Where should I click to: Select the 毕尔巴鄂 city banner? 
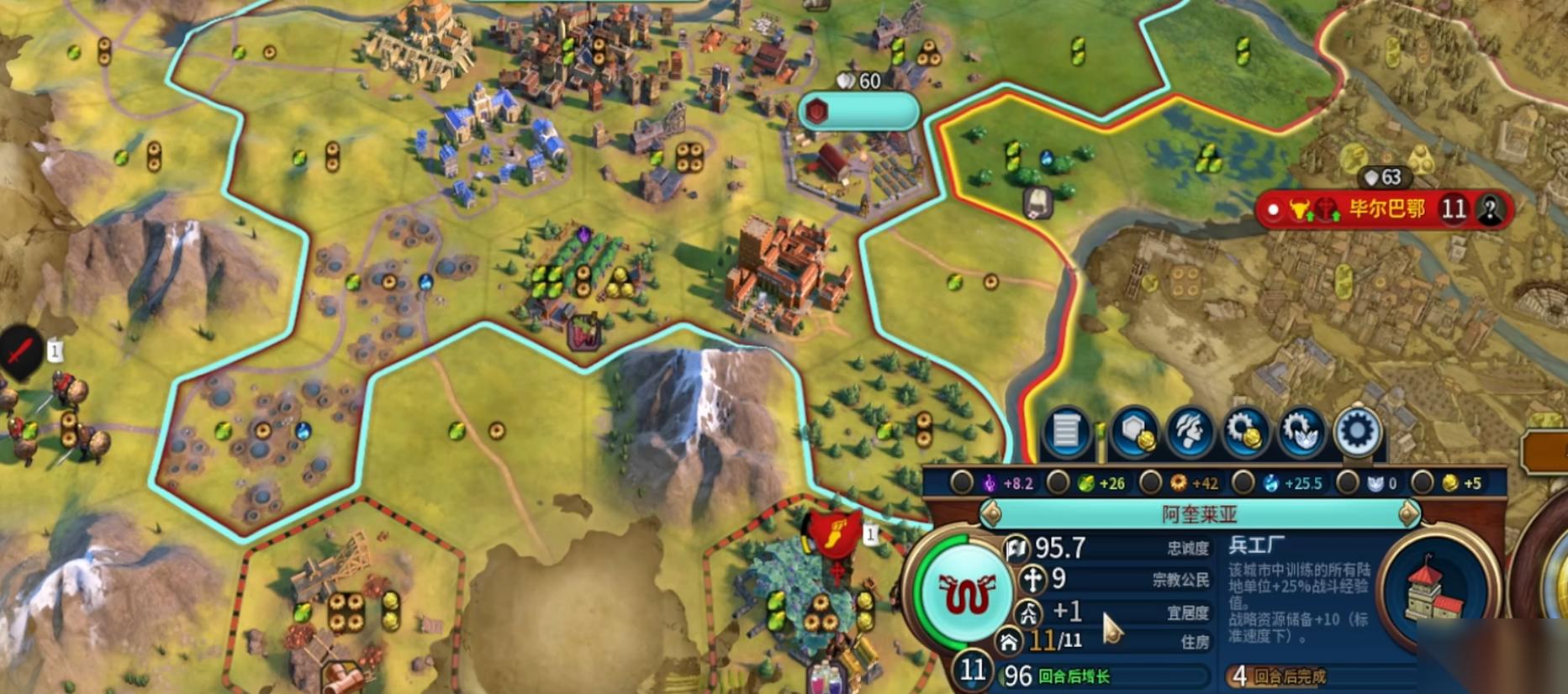pos(1386,208)
